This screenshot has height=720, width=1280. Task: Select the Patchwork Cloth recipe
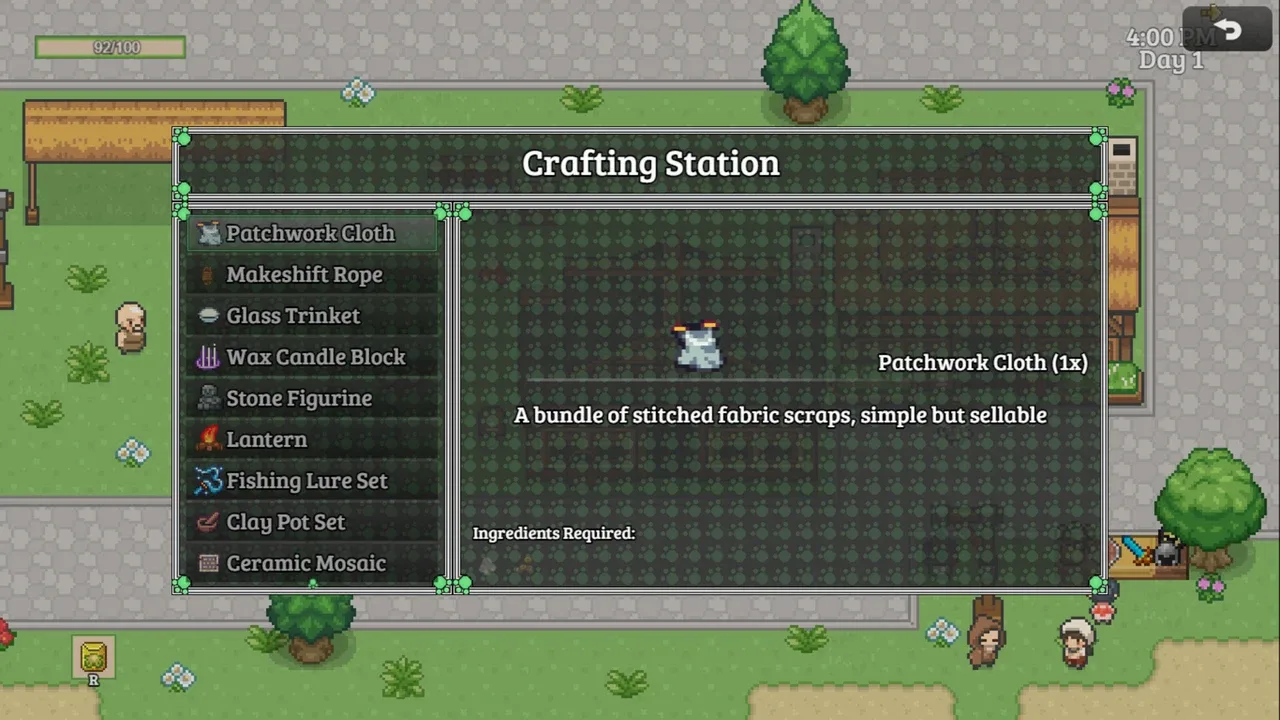pos(311,233)
